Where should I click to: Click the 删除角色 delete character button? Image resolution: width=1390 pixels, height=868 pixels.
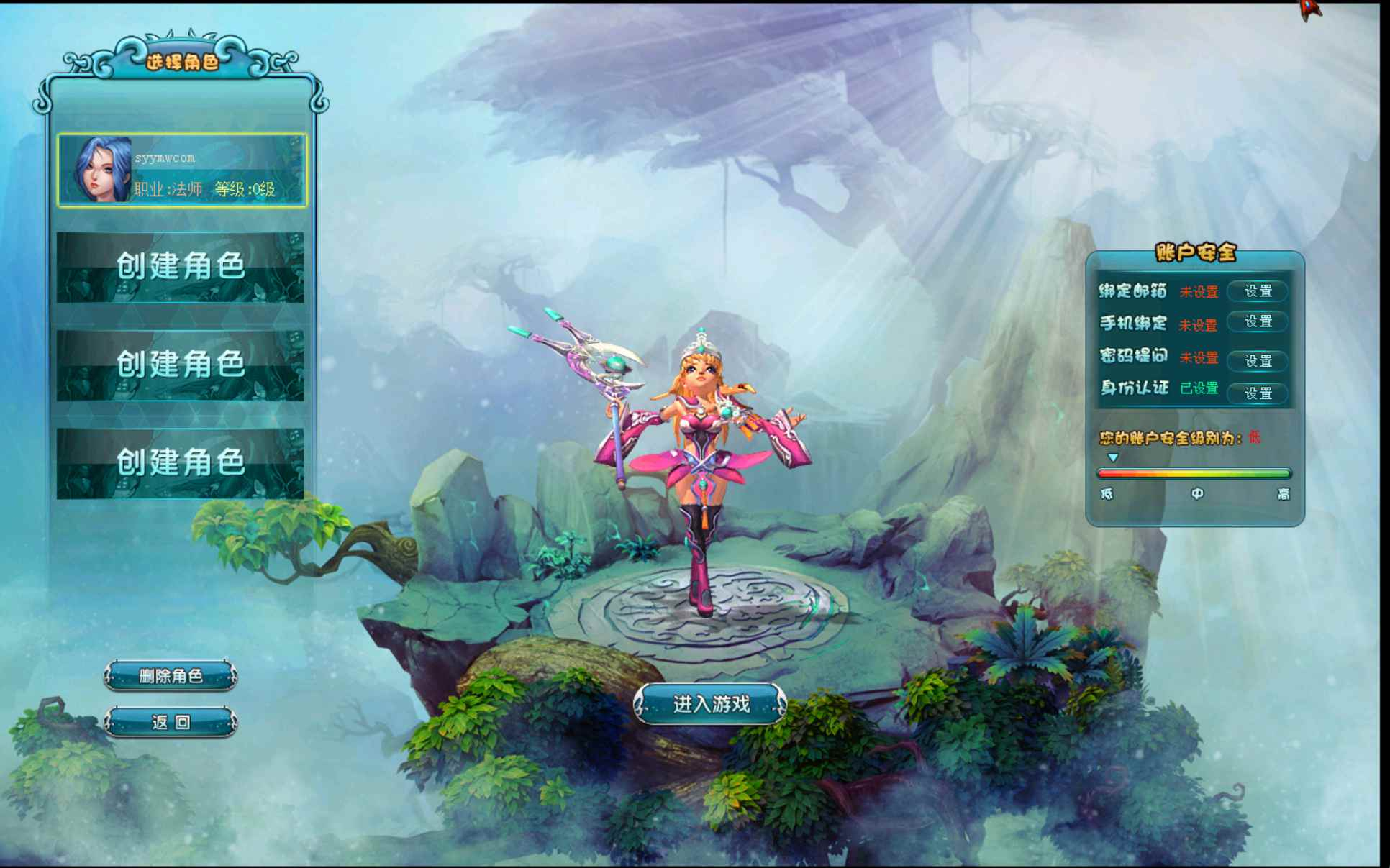click(x=171, y=676)
